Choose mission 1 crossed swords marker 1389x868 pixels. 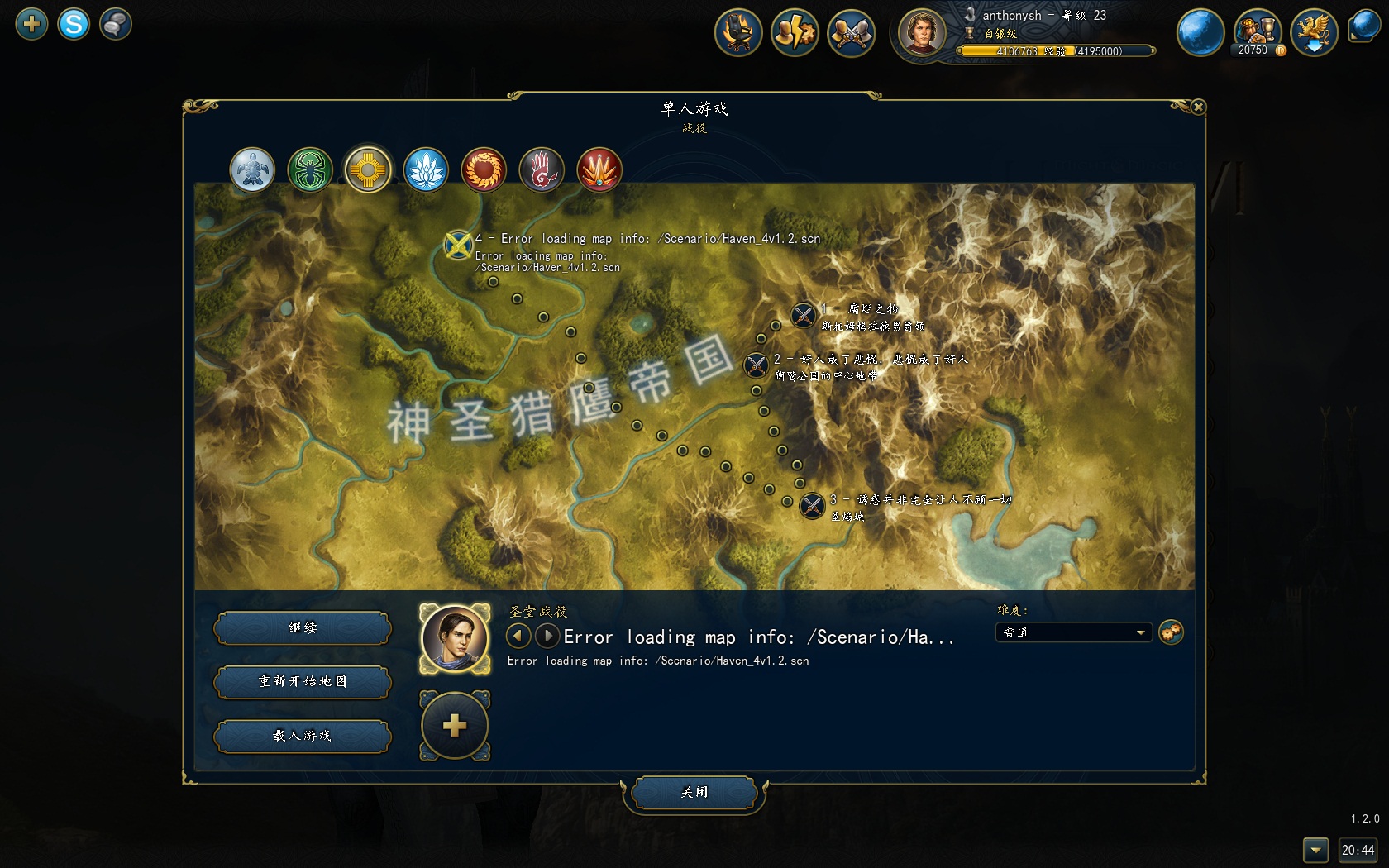coord(803,315)
